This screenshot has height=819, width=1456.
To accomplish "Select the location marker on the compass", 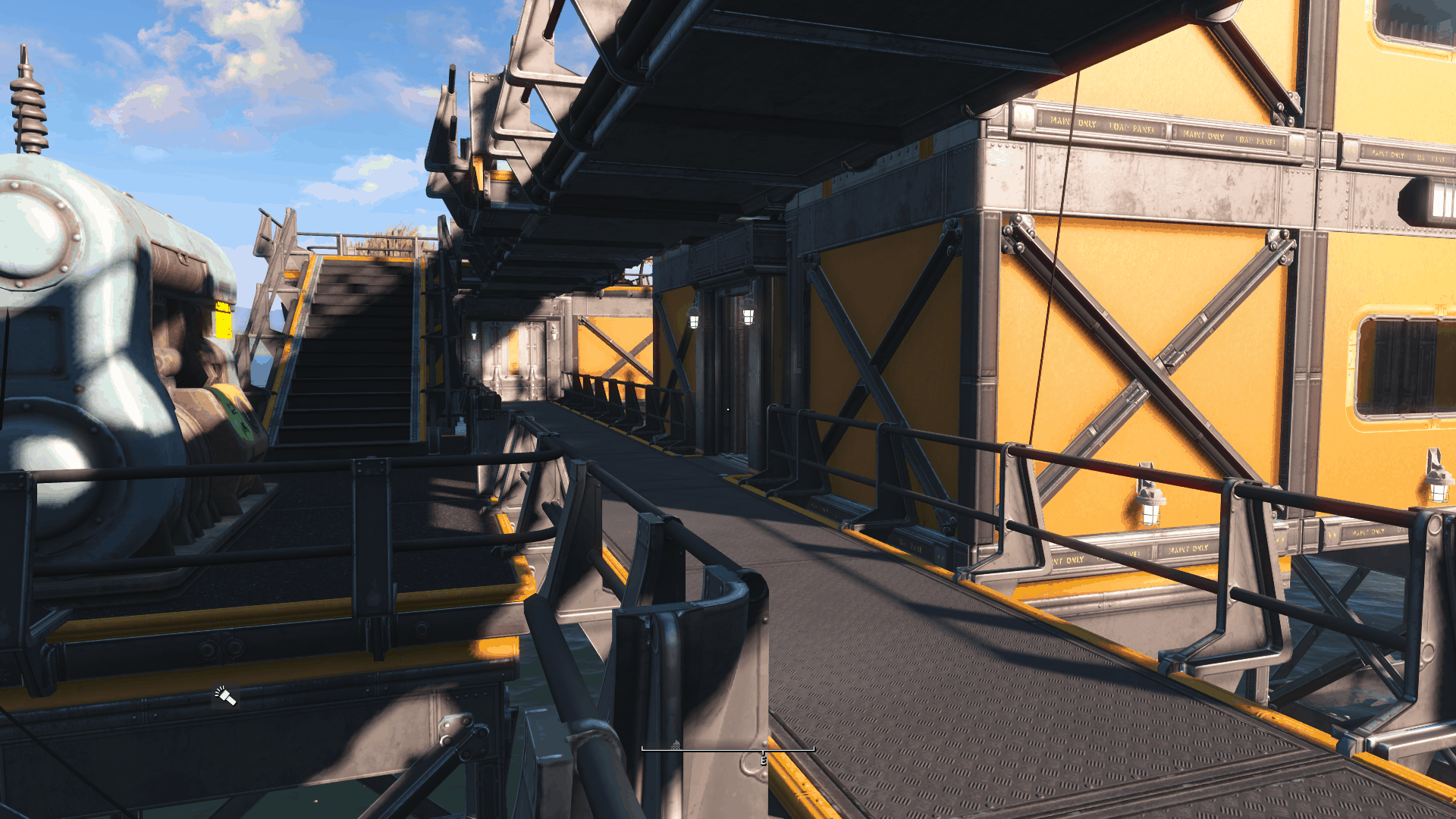I will pyautogui.click(x=676, y=745).
